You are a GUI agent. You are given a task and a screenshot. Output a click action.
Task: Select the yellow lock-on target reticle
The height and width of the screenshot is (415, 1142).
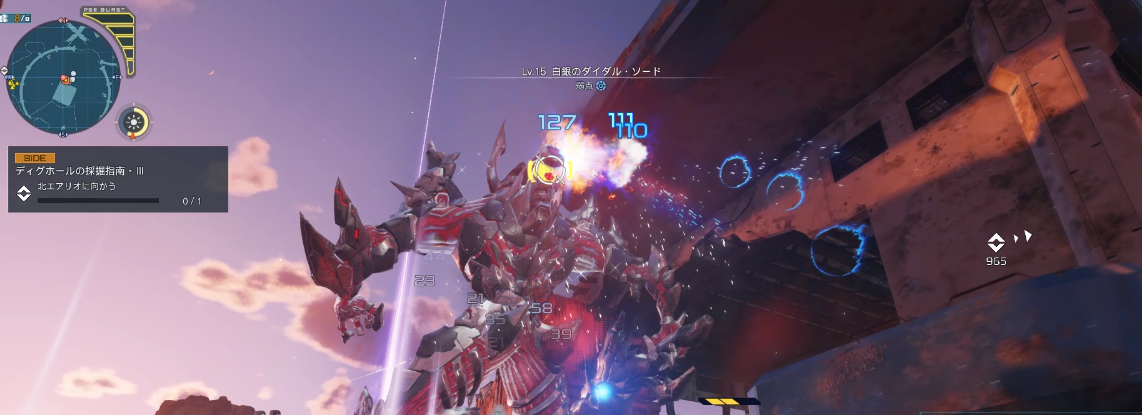[546, 169]
